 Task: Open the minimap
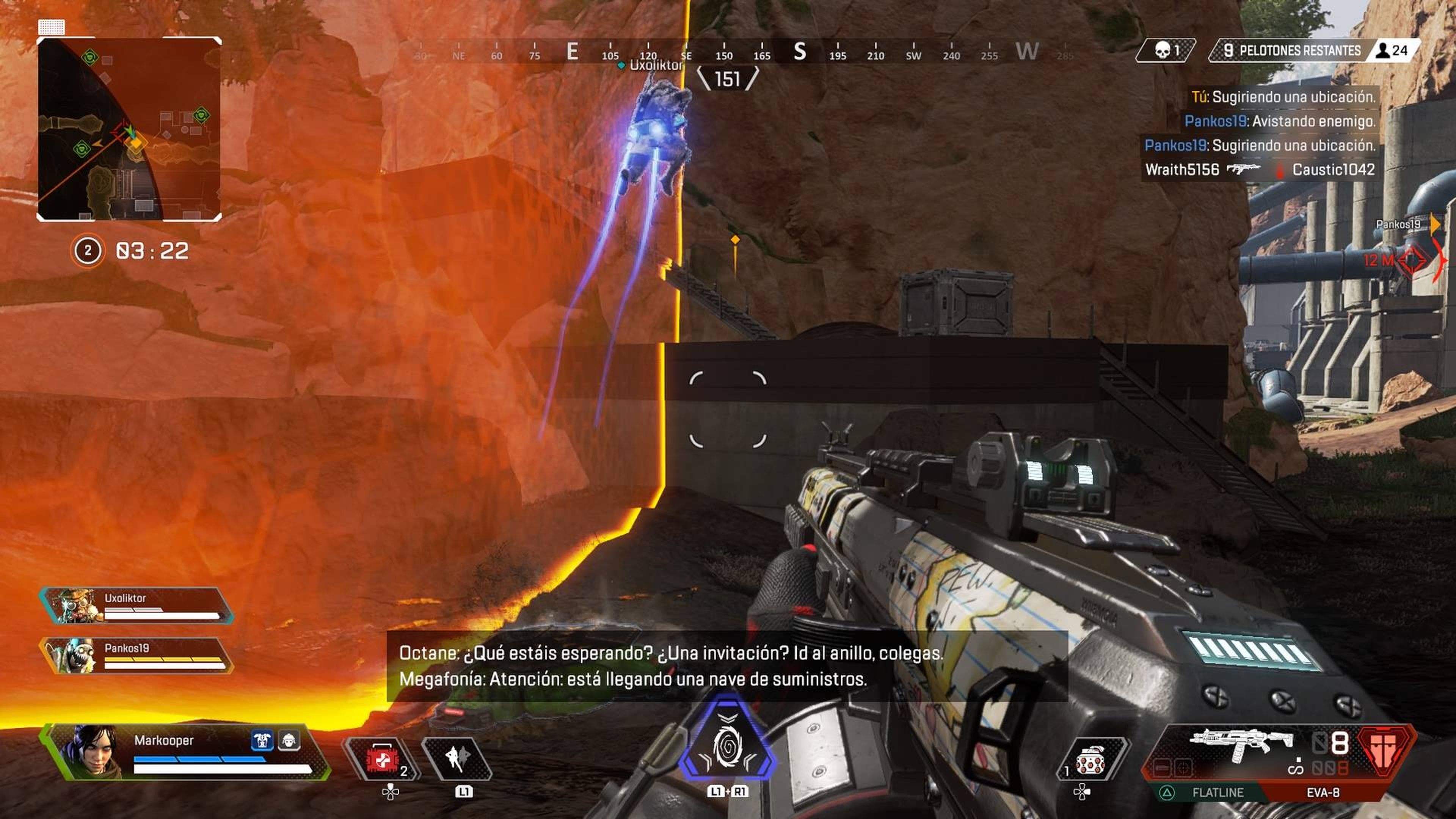click(x=129, y=129)
